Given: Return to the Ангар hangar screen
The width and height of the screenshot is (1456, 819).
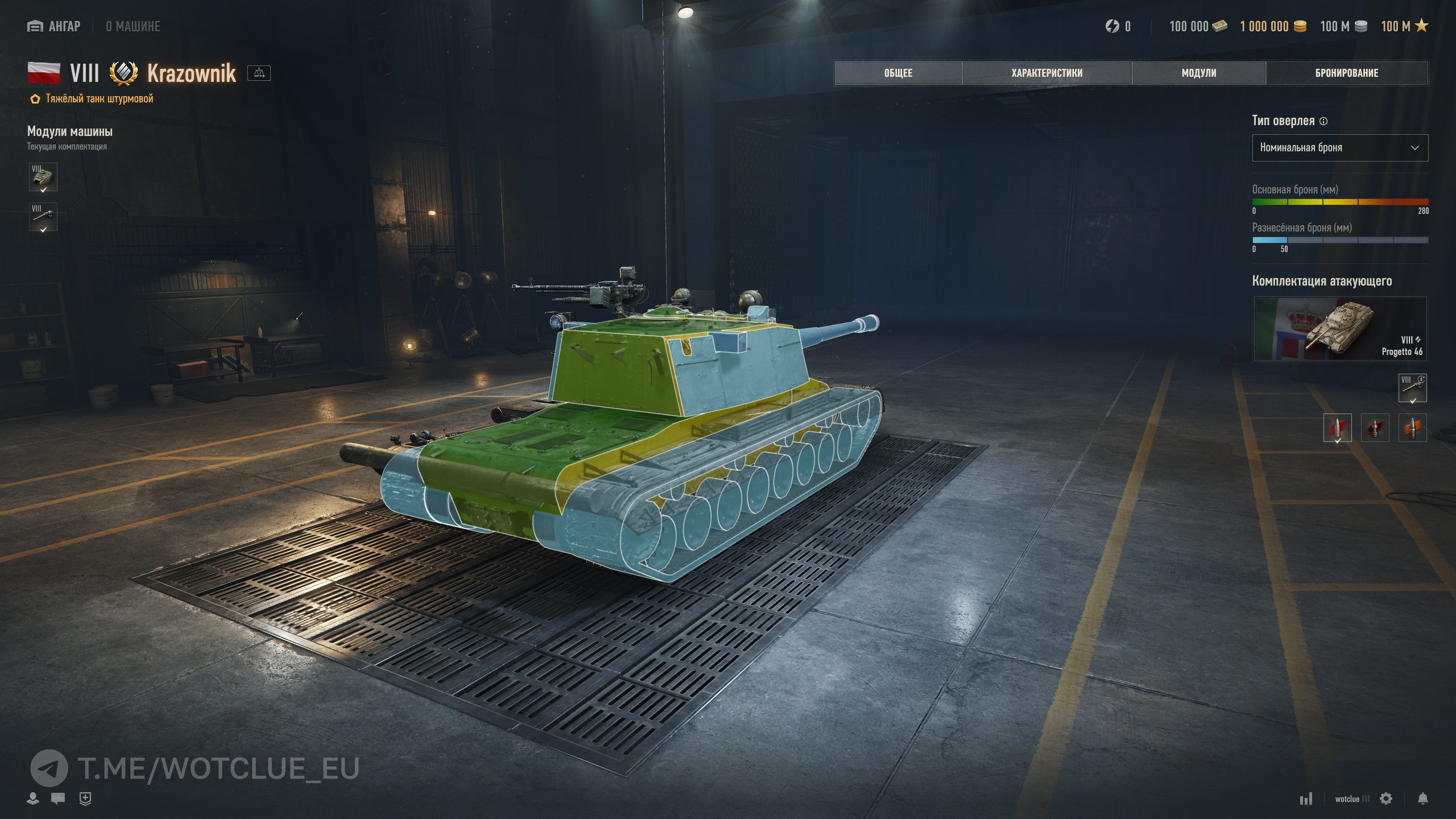Looking at the screenshot, I should point(54,26).
